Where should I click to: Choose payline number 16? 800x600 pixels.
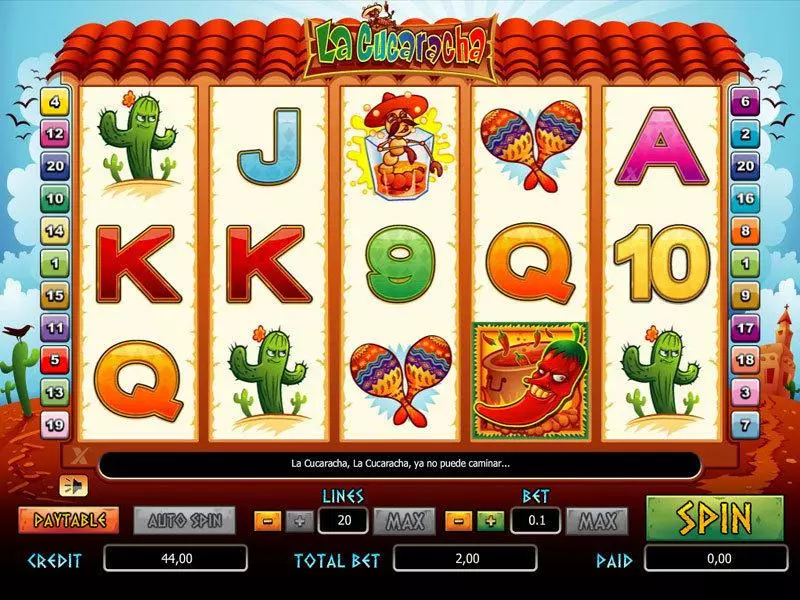pyautogui.click(x=745, y=198)
